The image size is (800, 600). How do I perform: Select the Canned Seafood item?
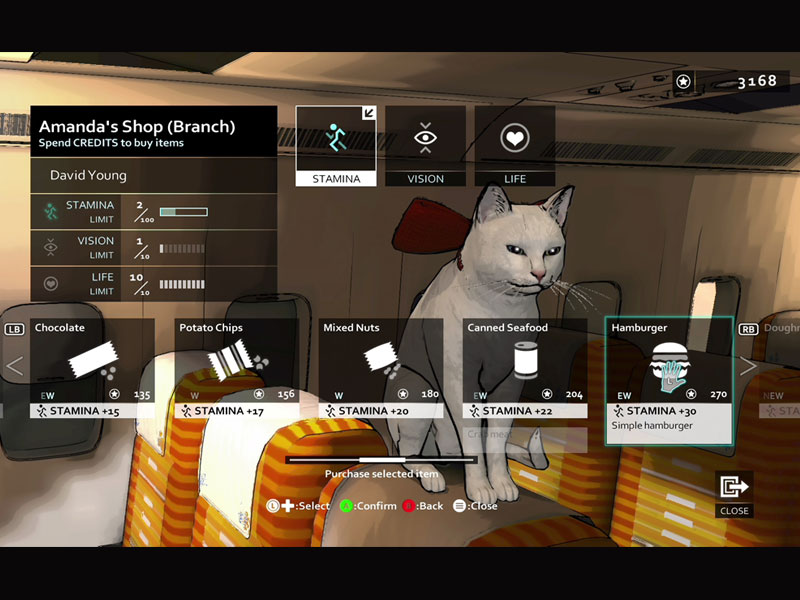click(524, 367)
